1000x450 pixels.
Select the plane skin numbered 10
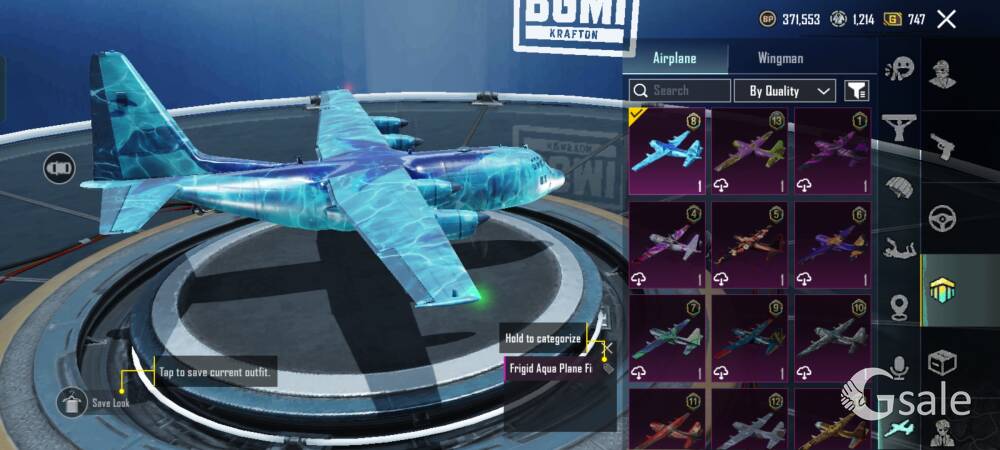point(832,336)
